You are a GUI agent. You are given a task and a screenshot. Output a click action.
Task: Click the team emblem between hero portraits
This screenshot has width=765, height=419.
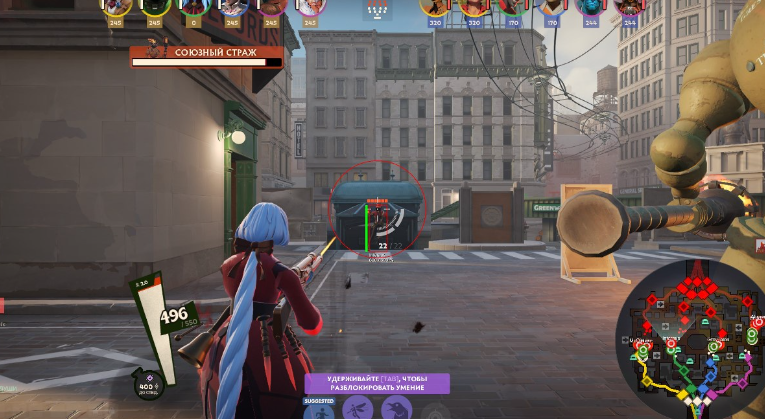pos(378,11)
